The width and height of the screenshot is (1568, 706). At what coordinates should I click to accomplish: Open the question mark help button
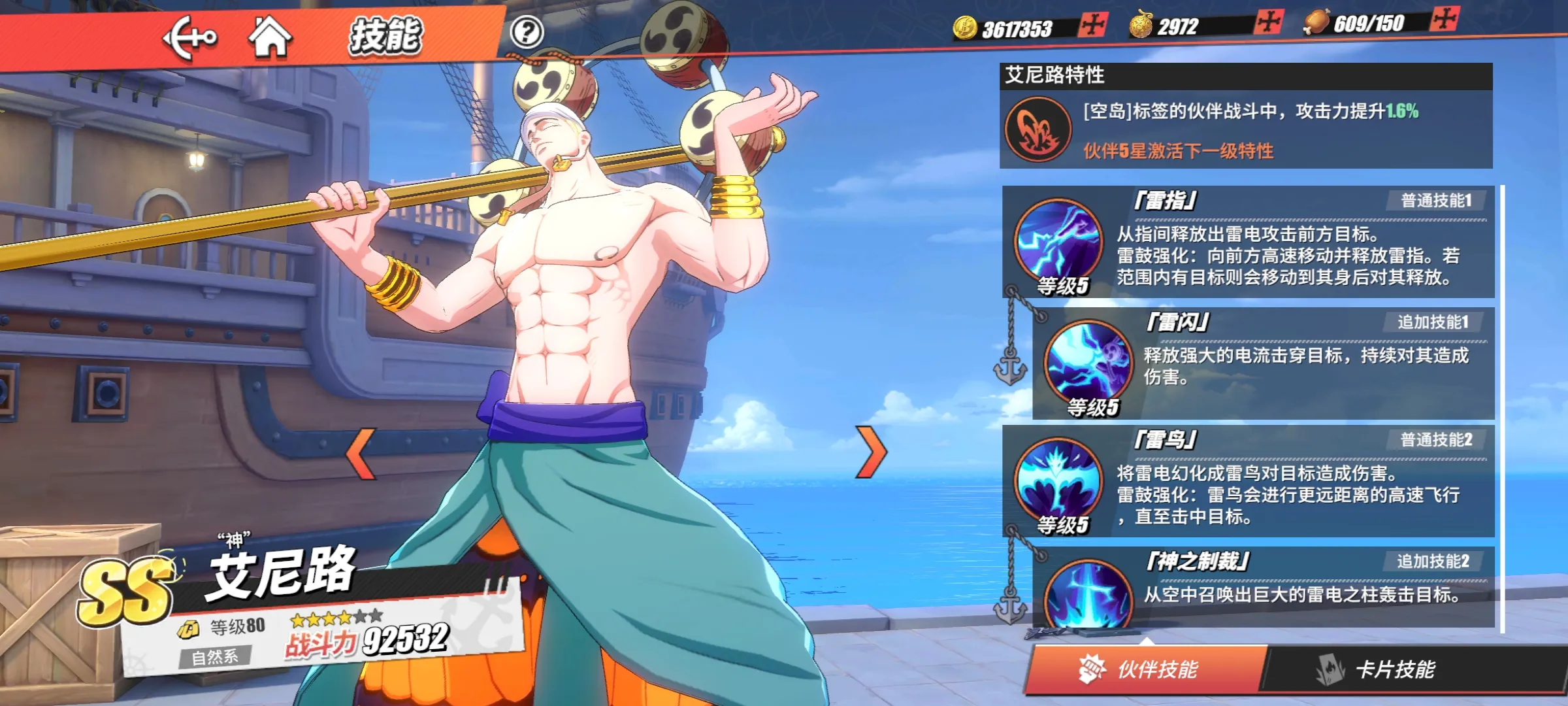click(x=527, y=32)
